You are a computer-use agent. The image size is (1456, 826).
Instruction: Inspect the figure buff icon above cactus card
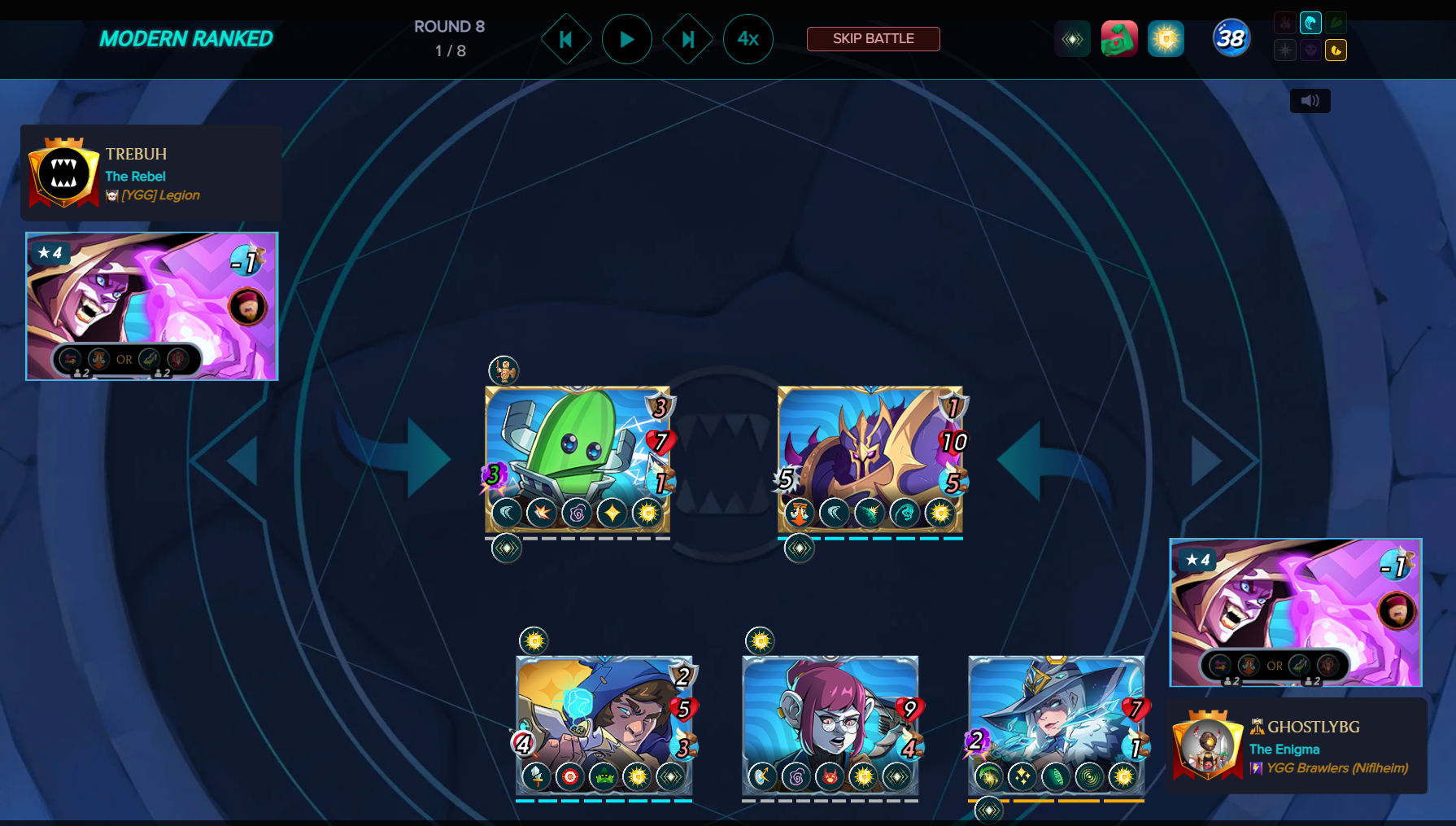(503, 370)
